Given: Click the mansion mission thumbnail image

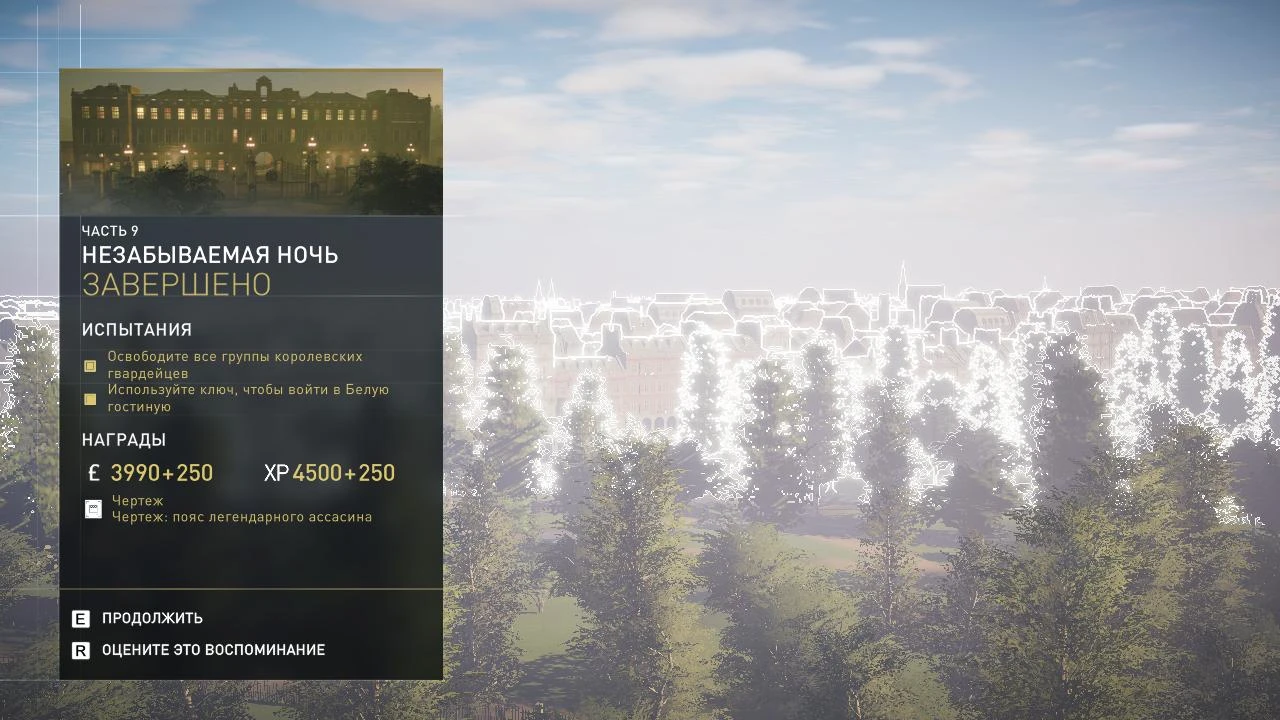Looking at the screenshot, I should tap(250, 140).
